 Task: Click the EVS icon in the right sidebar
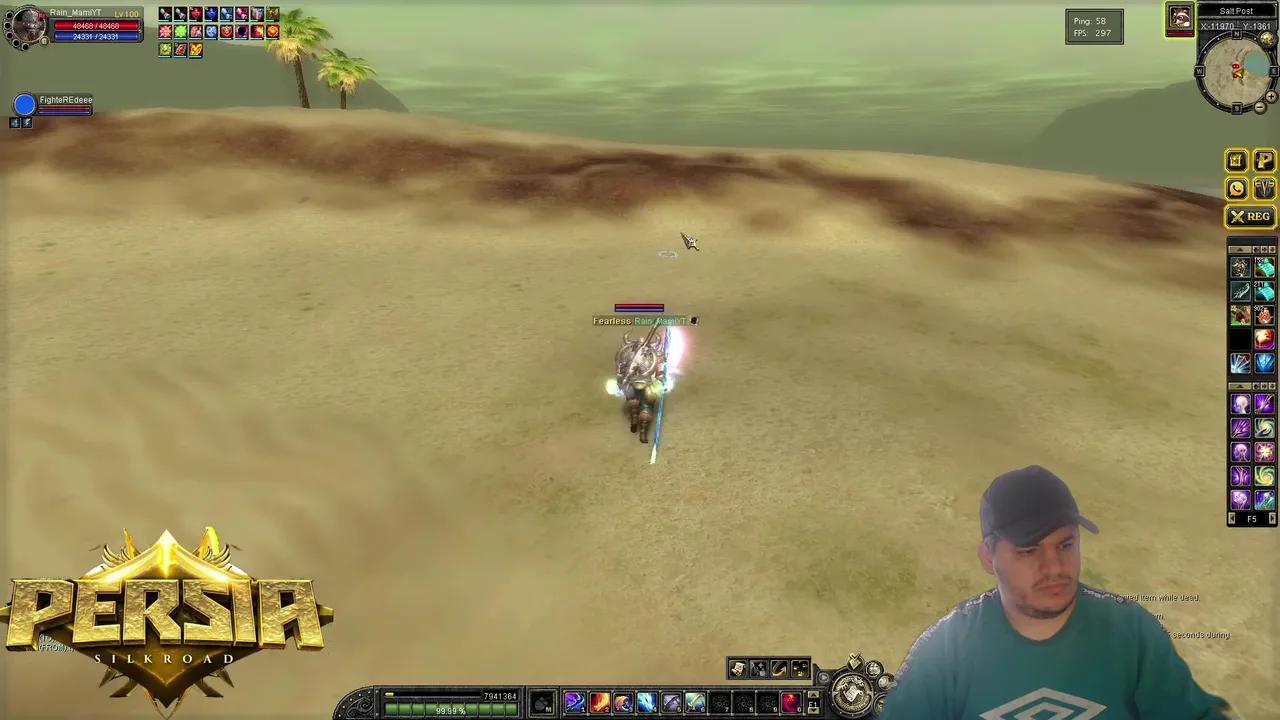[1264, 188]
